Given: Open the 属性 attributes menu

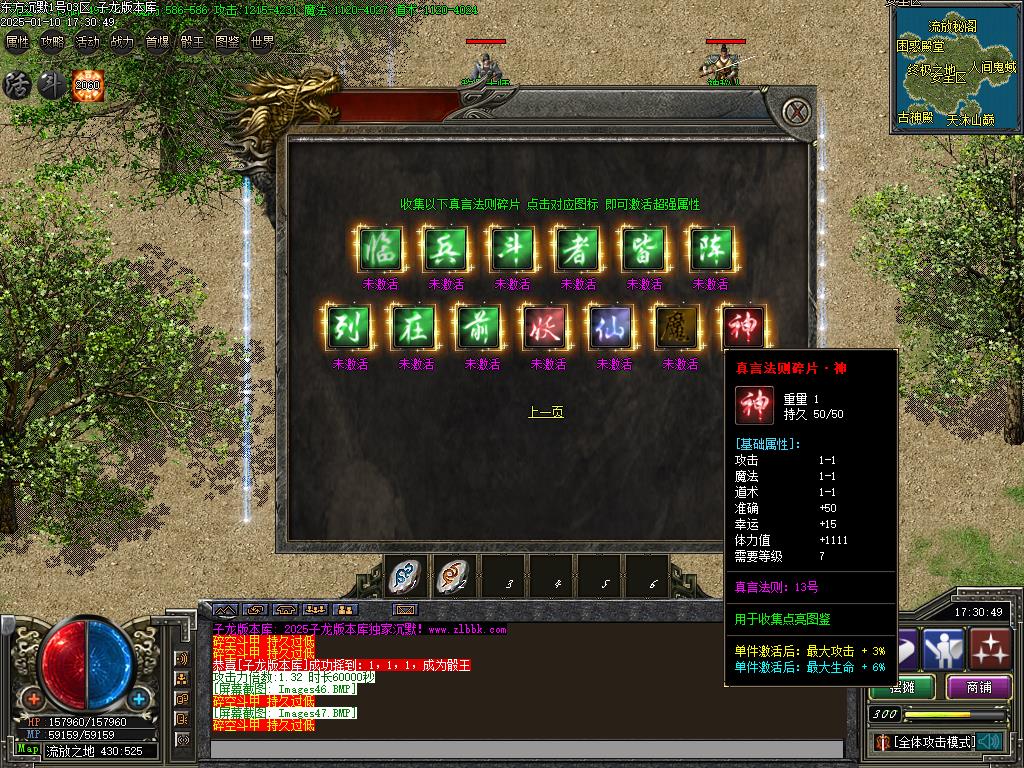Looking at the screenshot, I should (x=18, y=42).
